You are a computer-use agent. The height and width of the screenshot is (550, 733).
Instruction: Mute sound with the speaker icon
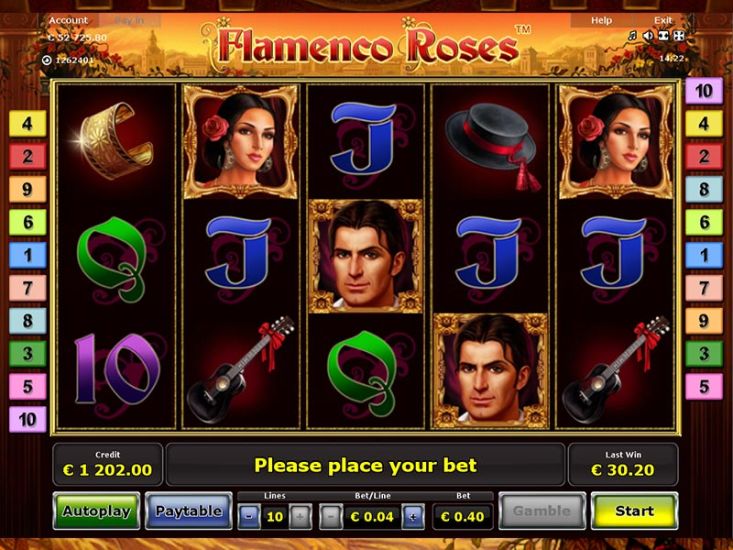647,36
